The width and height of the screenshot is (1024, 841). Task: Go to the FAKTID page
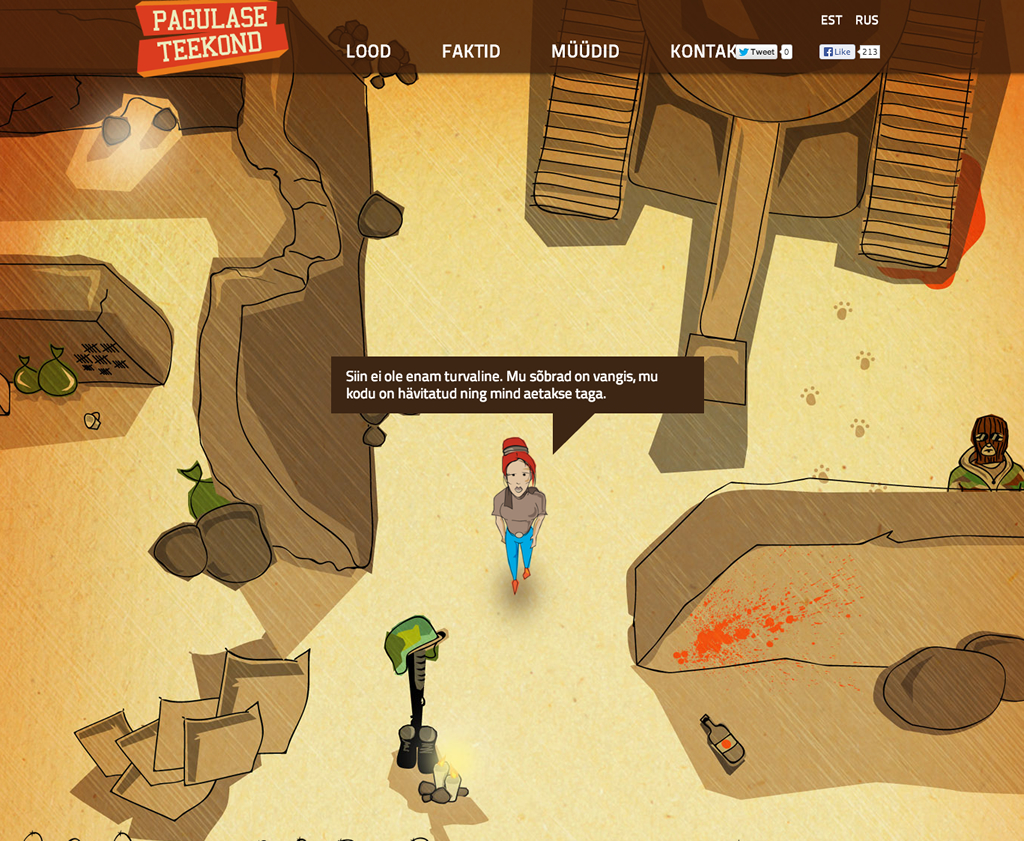click(x=471, y=52)
